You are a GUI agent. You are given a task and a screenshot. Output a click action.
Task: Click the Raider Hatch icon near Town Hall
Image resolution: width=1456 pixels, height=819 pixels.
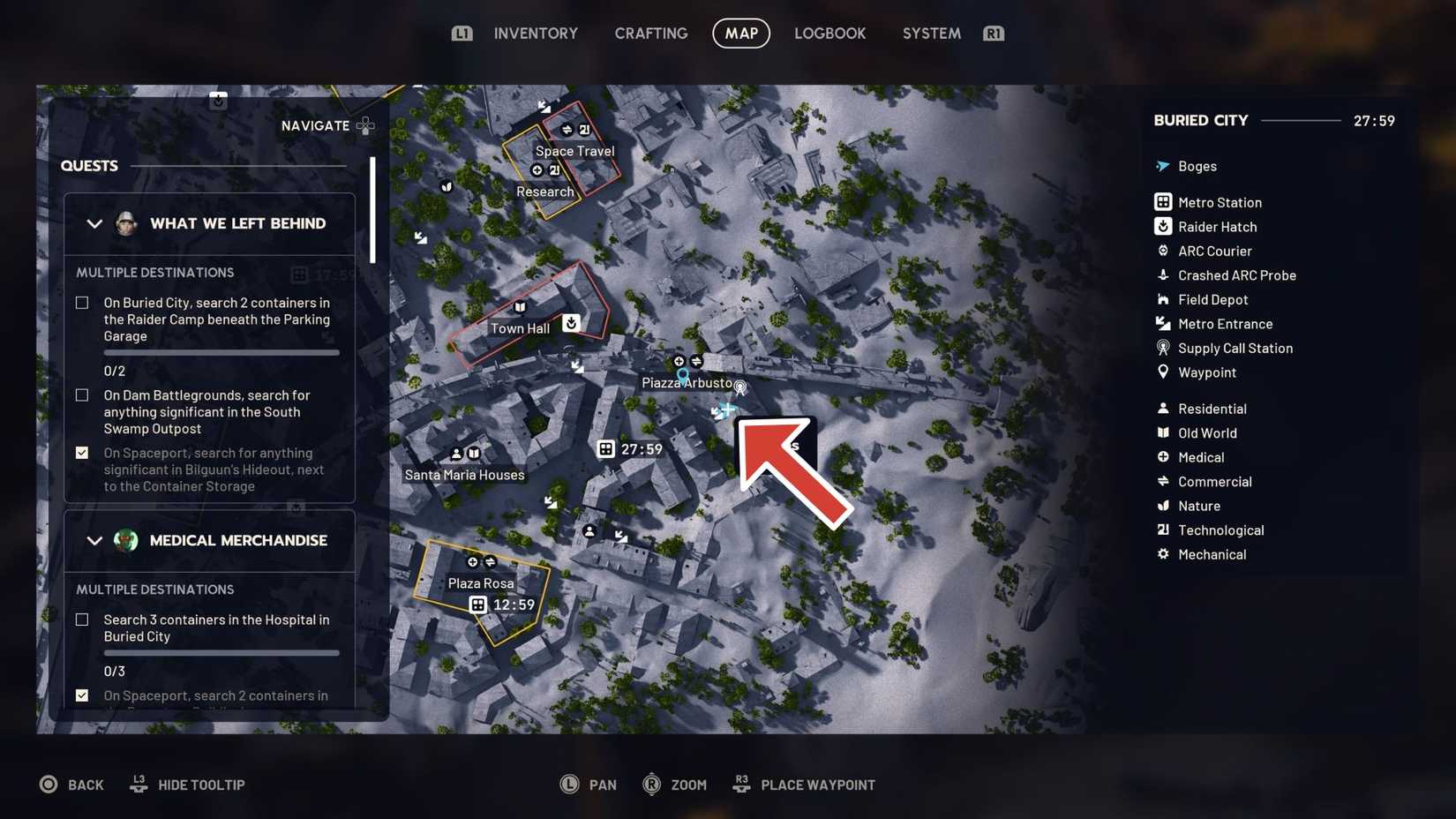(x=571, y=324)
